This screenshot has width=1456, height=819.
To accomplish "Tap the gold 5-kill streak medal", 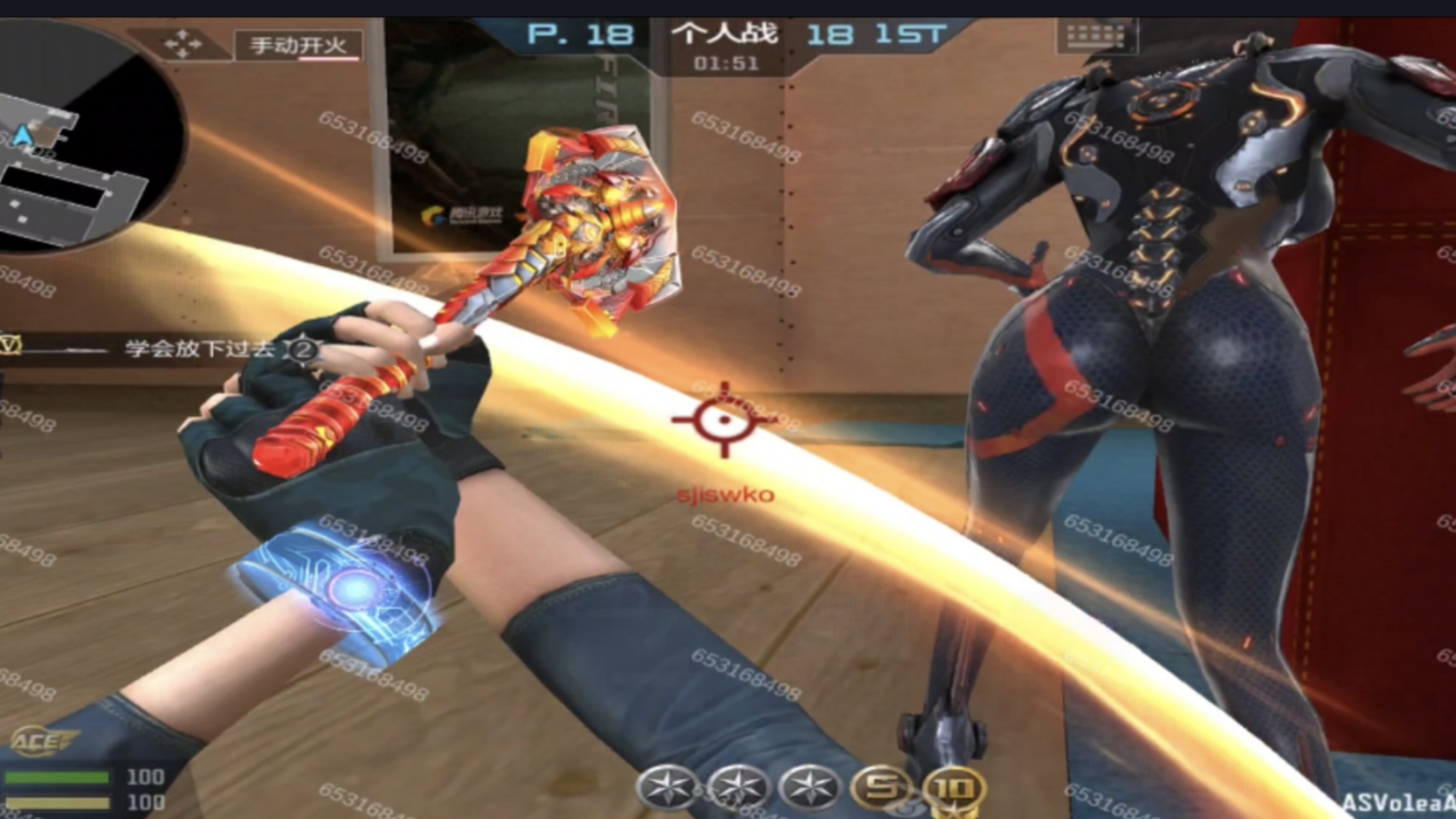I will pyautogui.click(x=882, y=788).
